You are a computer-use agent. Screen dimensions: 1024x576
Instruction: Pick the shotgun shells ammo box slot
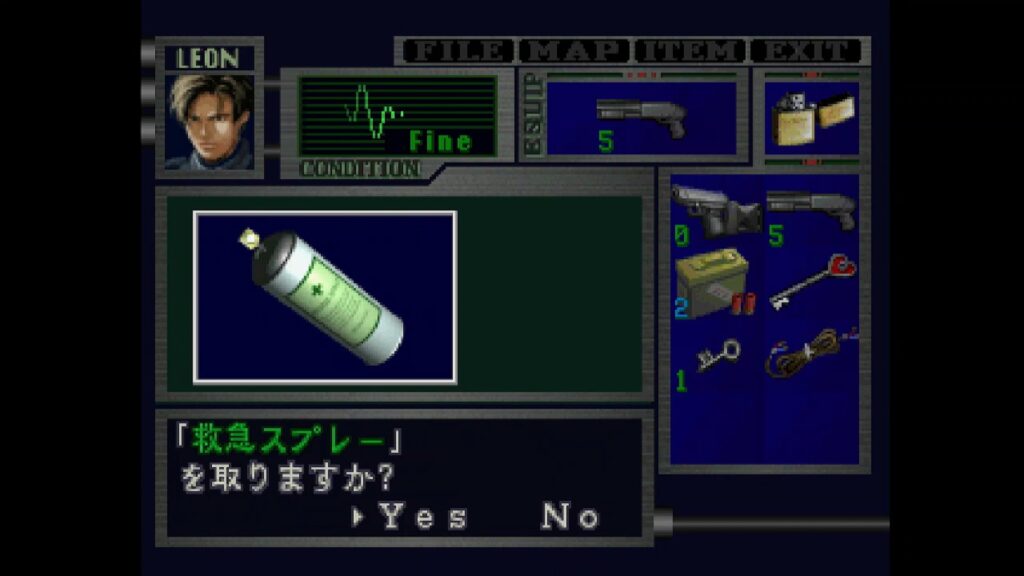(716, 285)
